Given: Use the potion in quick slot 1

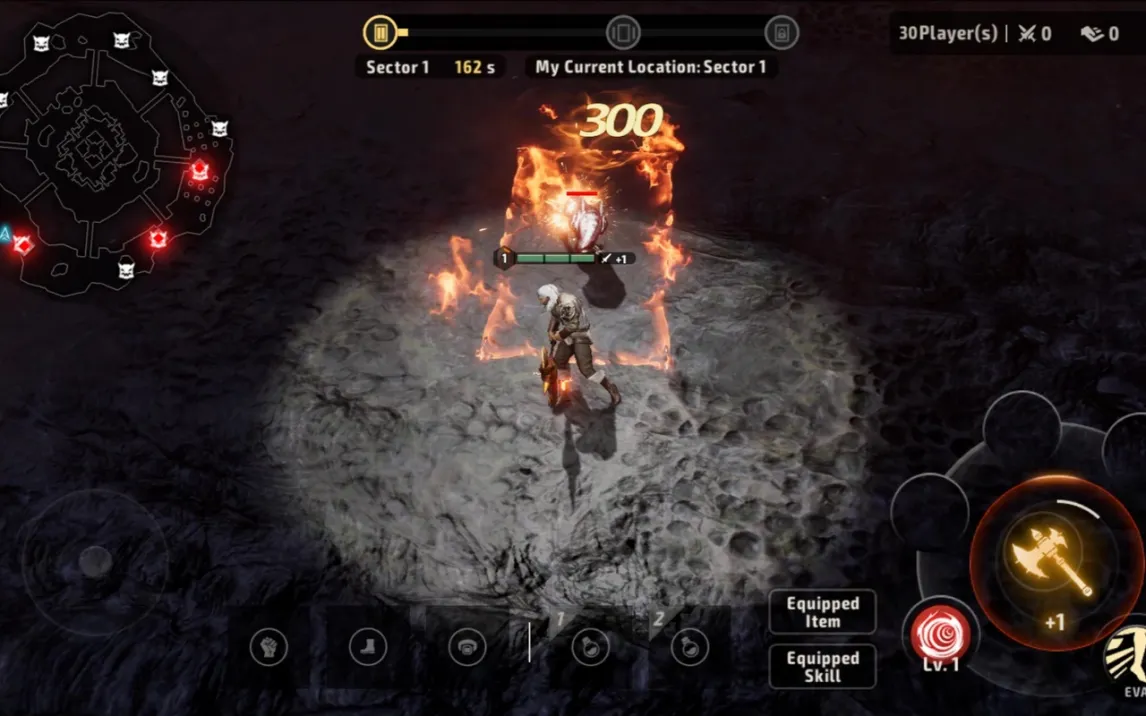Looking at the screenshot, I should pyautogui.click(x=589, y=647).
